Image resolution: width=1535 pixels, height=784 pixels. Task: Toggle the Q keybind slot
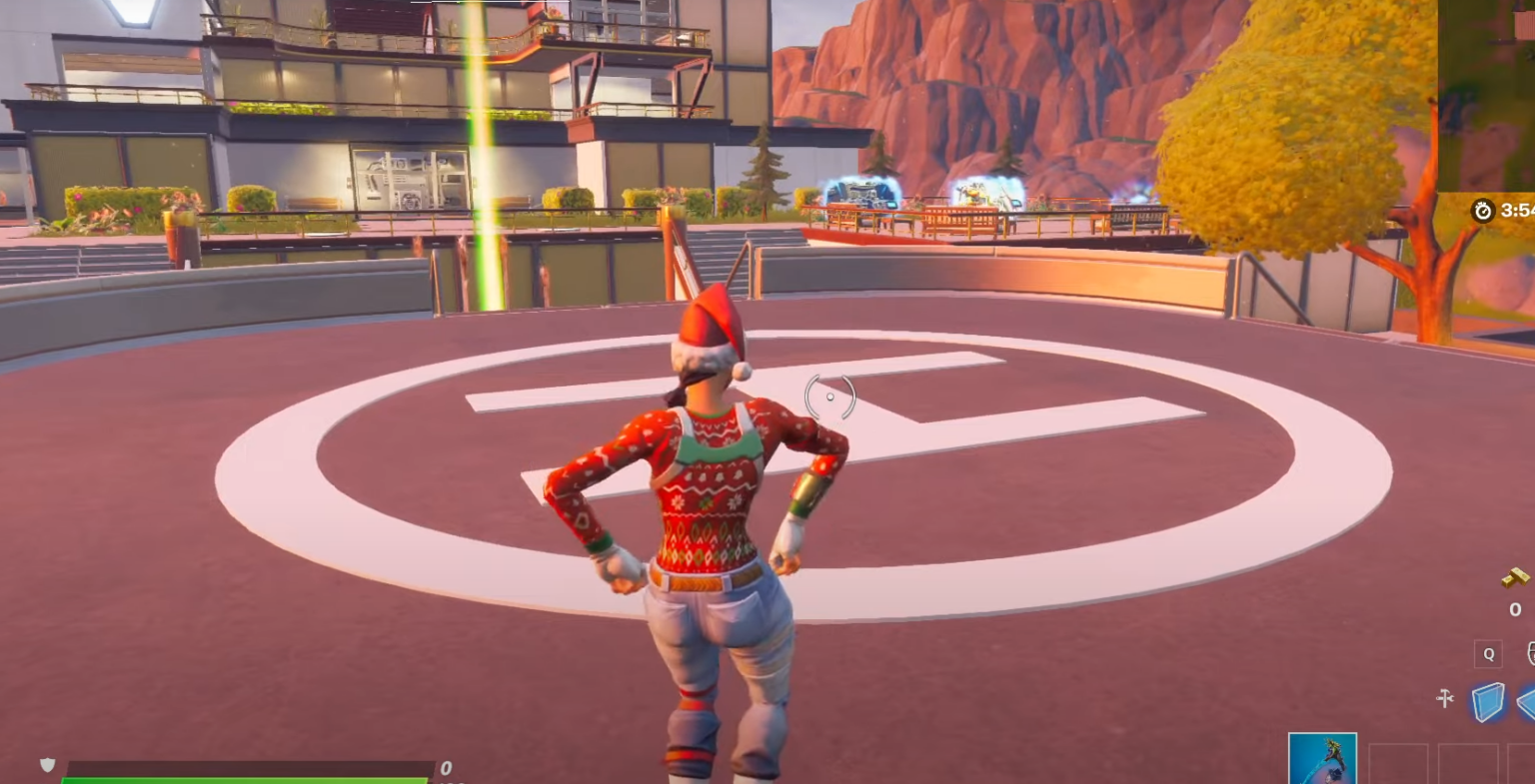pyautogui.click(x=1488, y=654)
